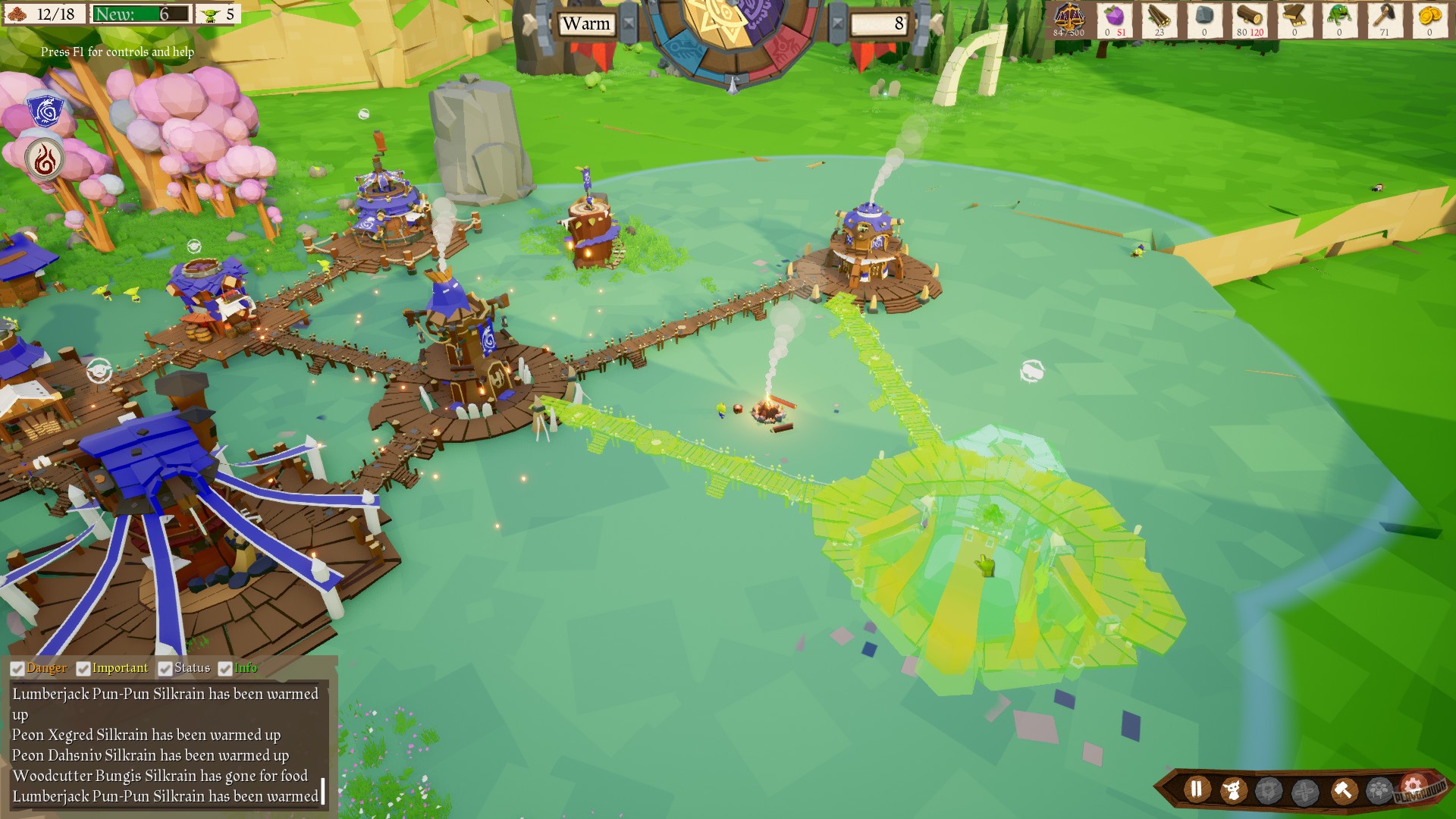Select the frog resource icon in top bar

[x=1338, y=17]
